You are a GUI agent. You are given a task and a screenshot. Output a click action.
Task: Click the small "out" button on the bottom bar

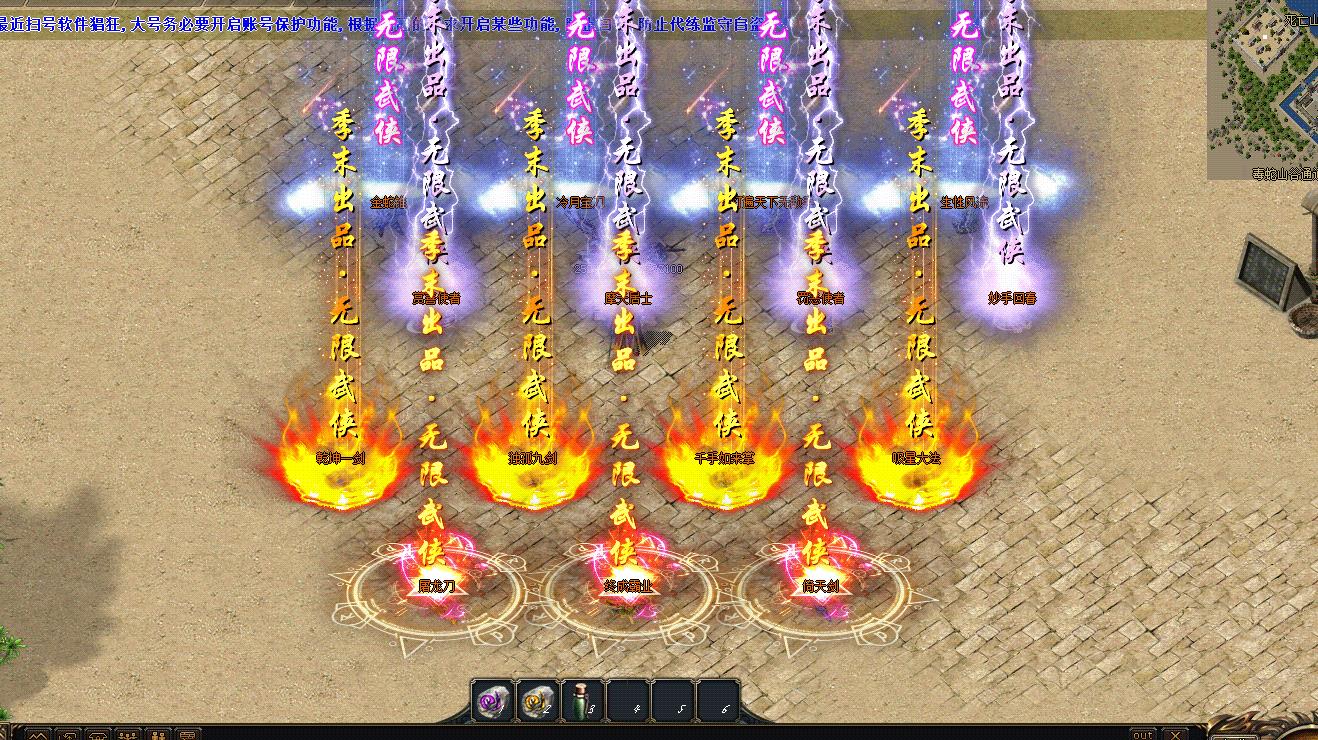pos(1142,734)
